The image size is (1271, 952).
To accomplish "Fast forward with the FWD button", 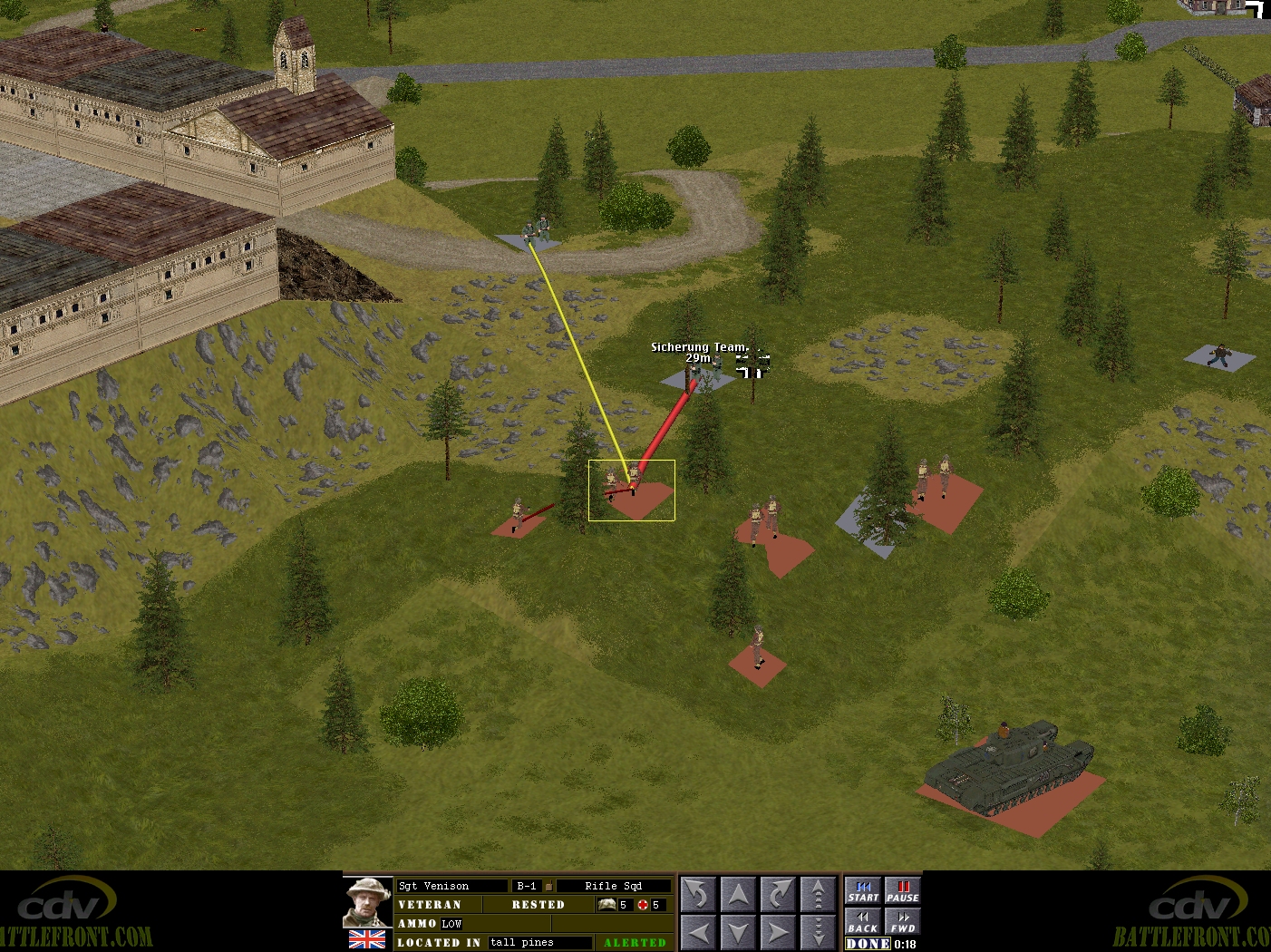I will 902,922.
